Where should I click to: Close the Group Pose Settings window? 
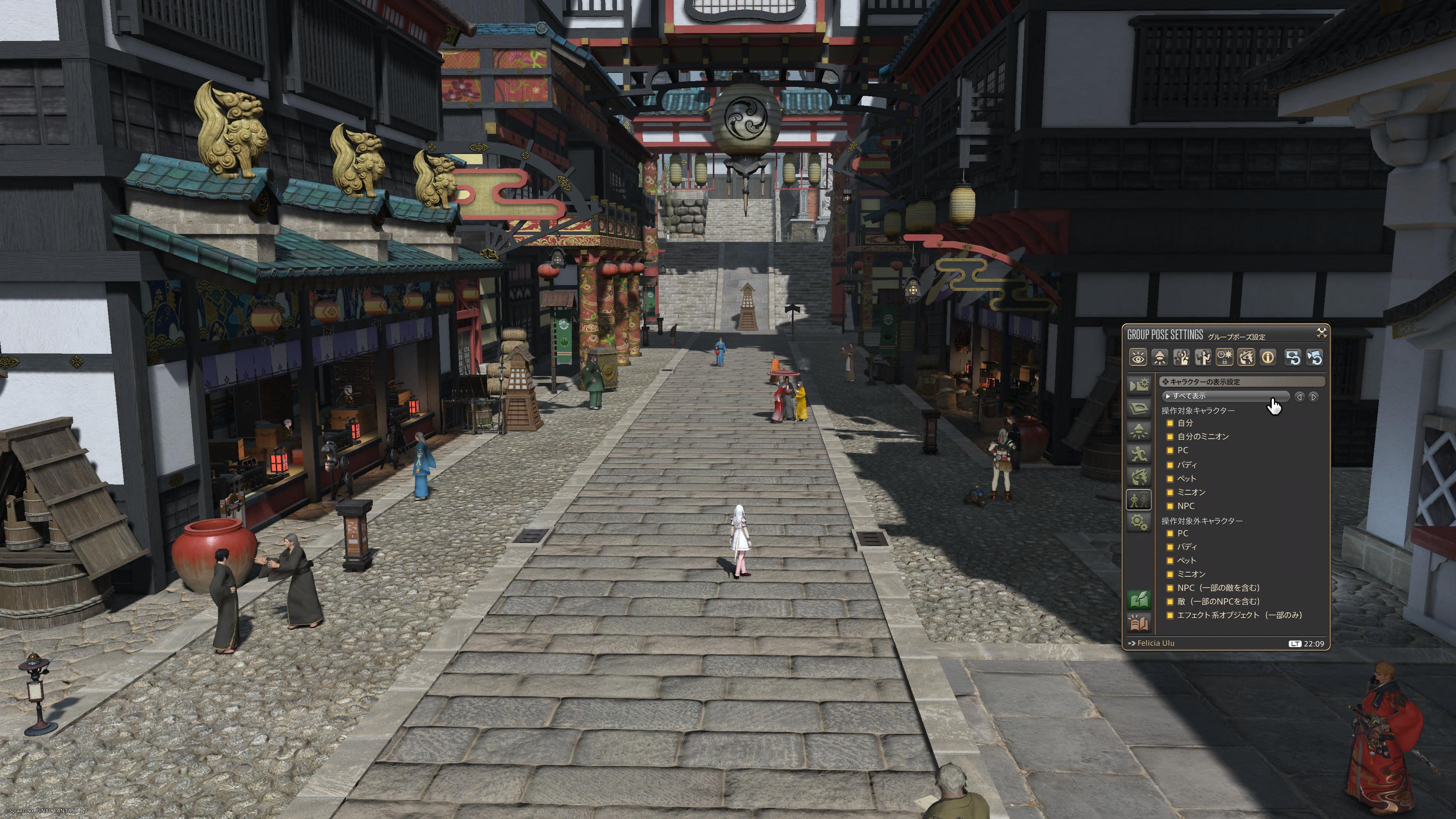(x=1321, y=333)
